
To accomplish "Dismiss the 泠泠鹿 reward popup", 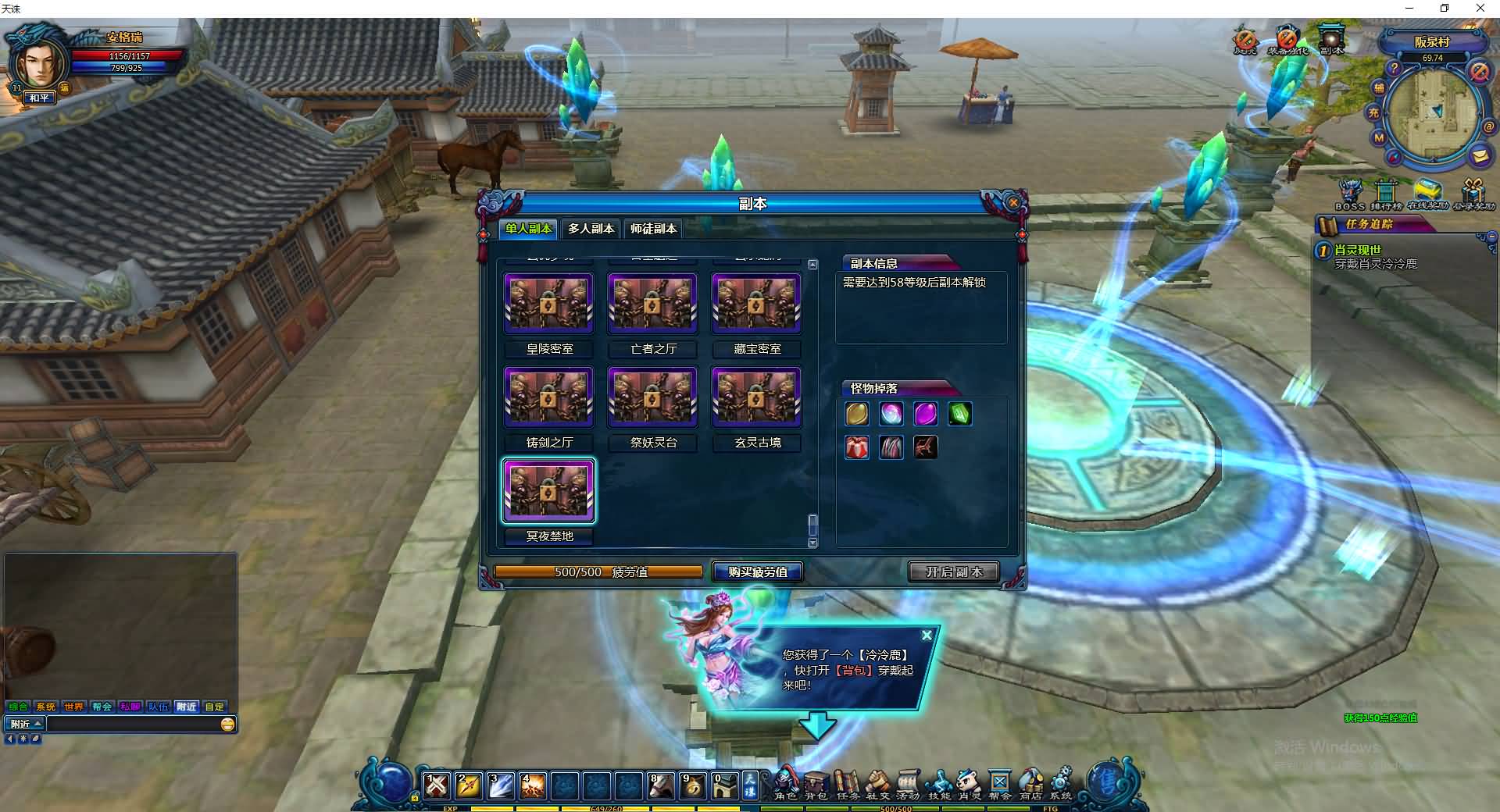I will [x=927, y=636].
